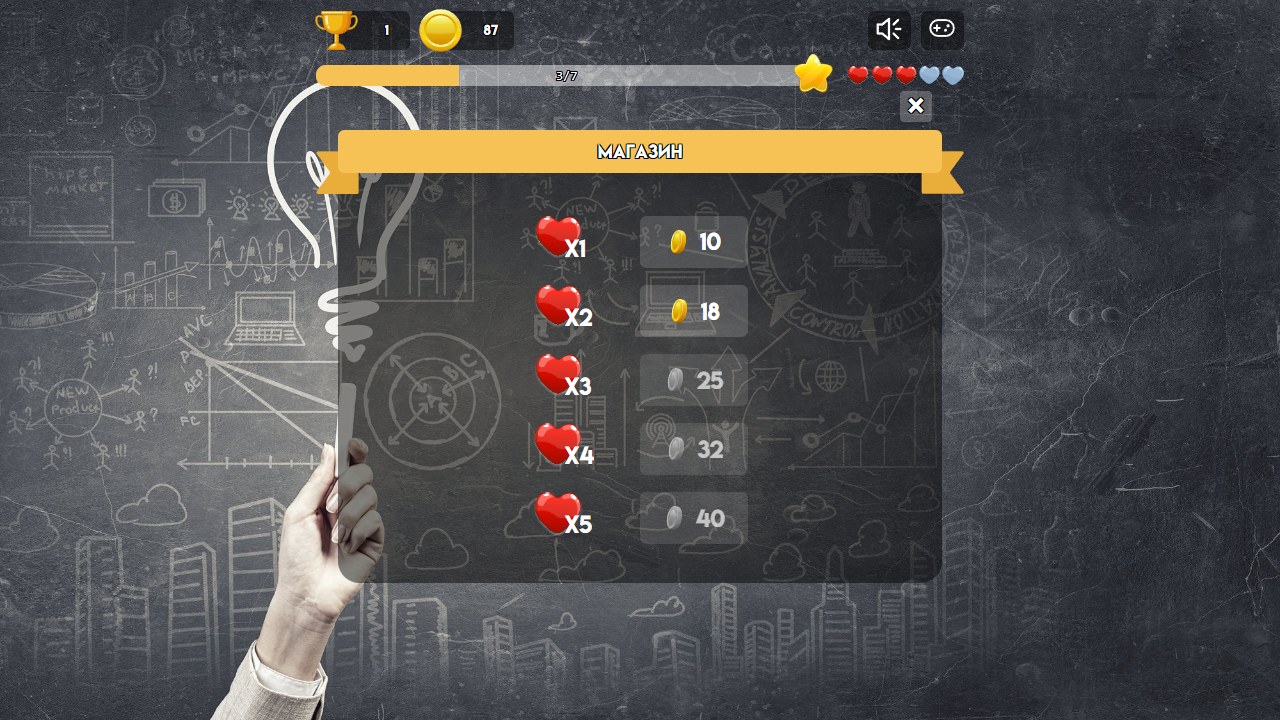Click the 3/7 level progress bar
Image resolution: width=1280 pixels, height=720 pixels.
560,75
